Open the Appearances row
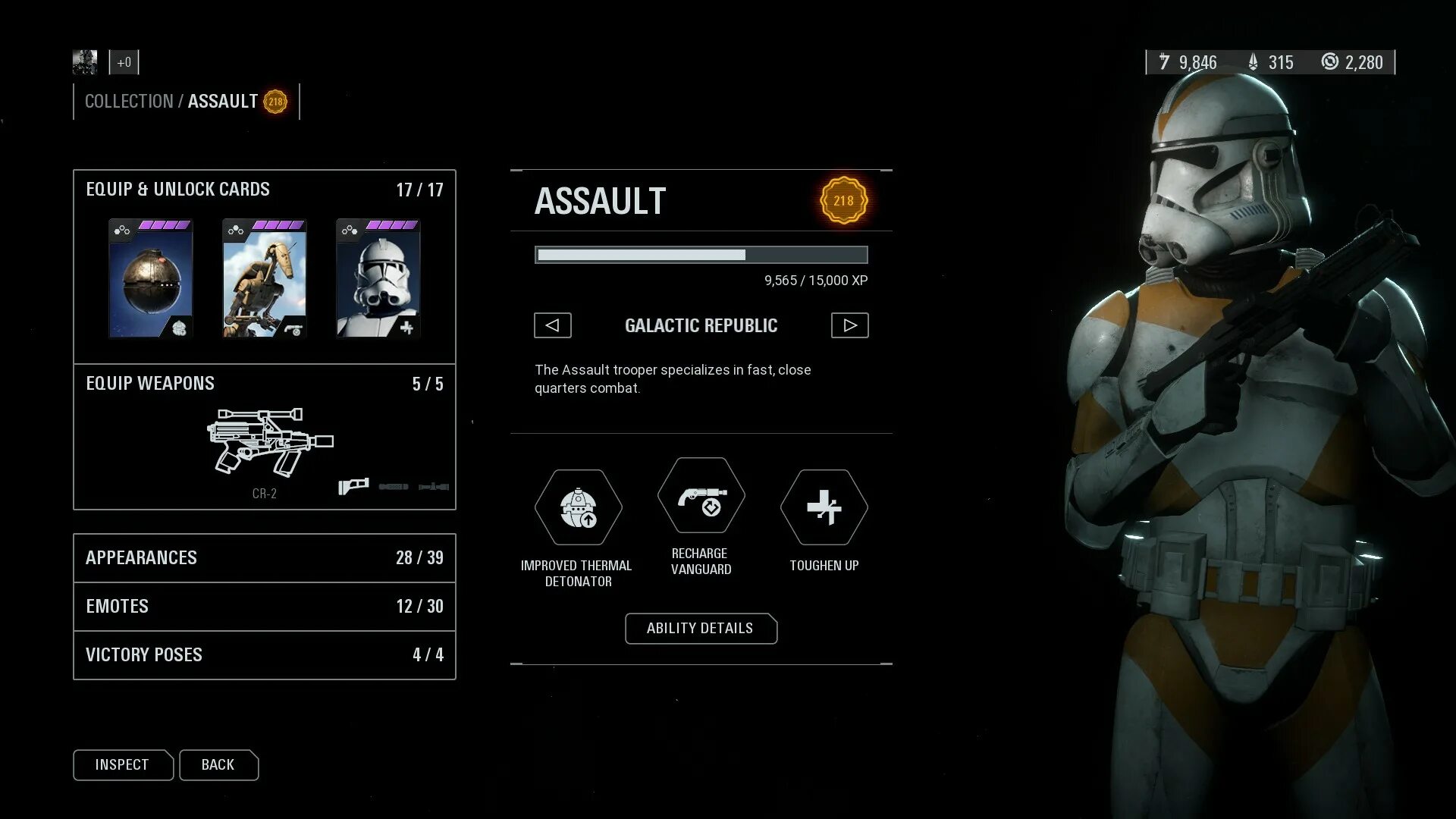The width and height of the screenshot is (1456, 819). (x=264, y=558)
